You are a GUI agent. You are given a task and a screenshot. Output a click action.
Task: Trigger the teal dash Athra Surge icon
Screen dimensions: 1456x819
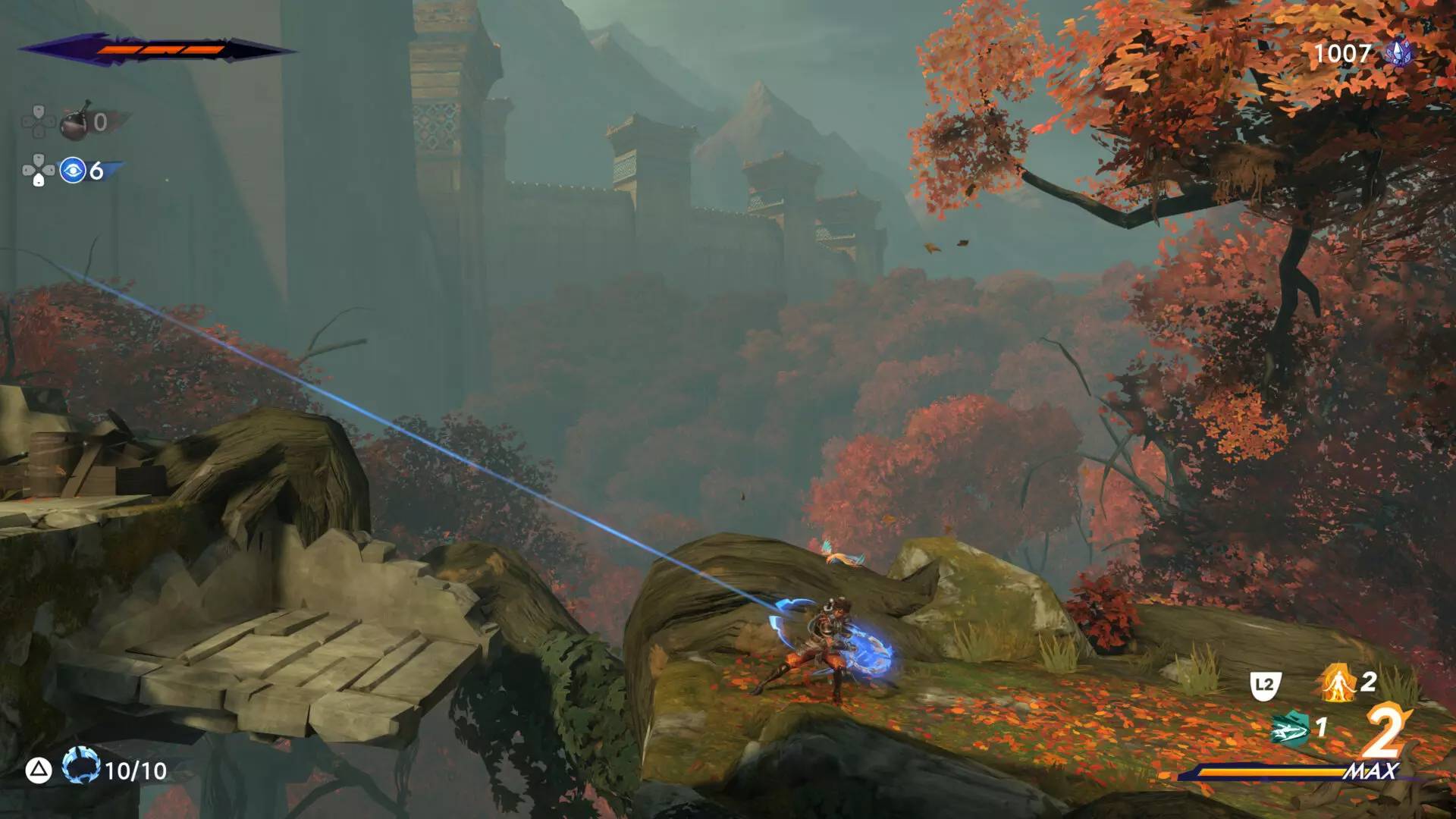pyautogui.click(x=1290, y=730)
